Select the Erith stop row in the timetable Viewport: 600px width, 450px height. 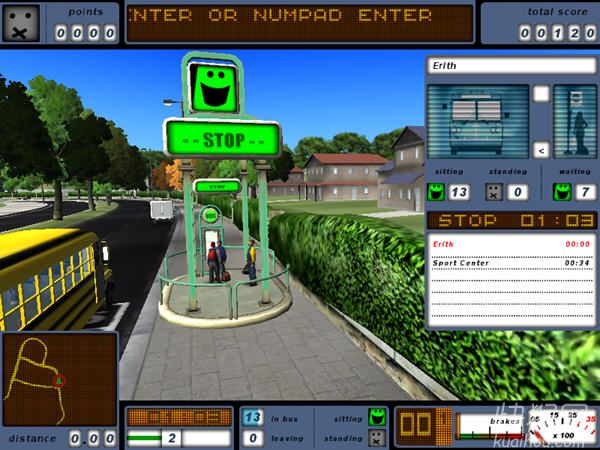tap(510, 243)
